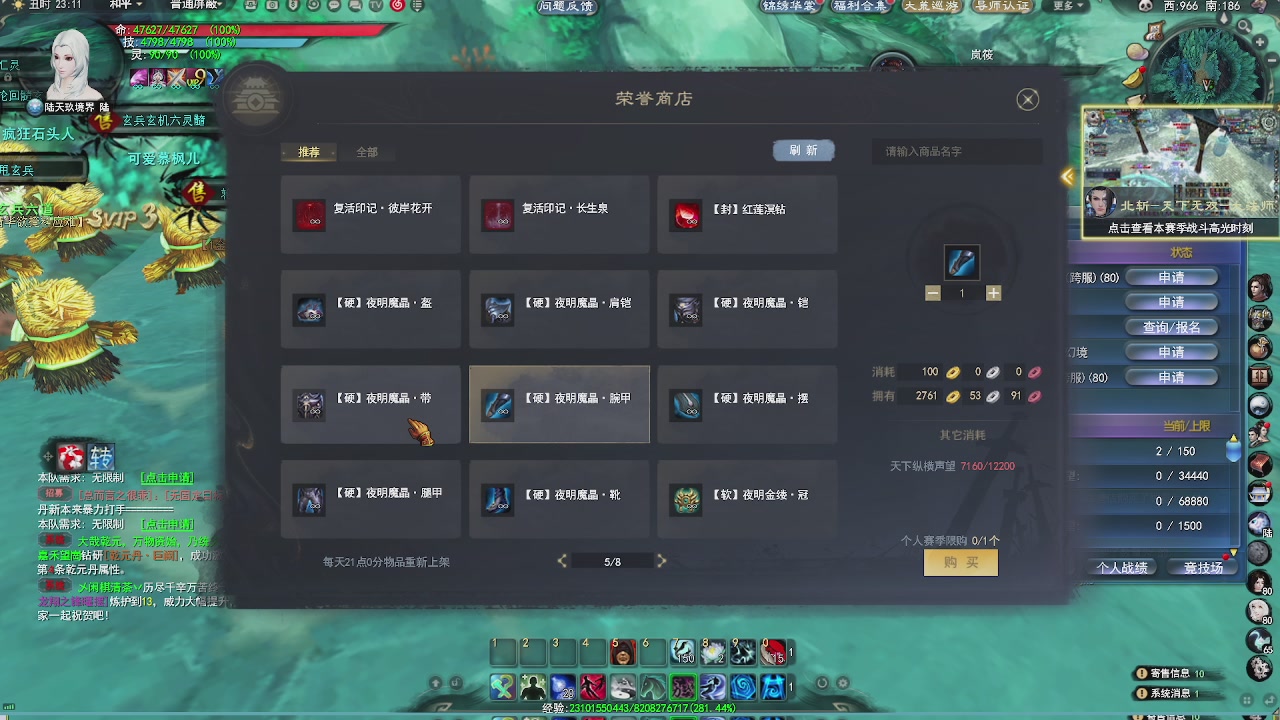This screenshot has height=720, width=1280.
Task: Open the red hooded figure icon in slot 5
Action: tap(624, 652)
